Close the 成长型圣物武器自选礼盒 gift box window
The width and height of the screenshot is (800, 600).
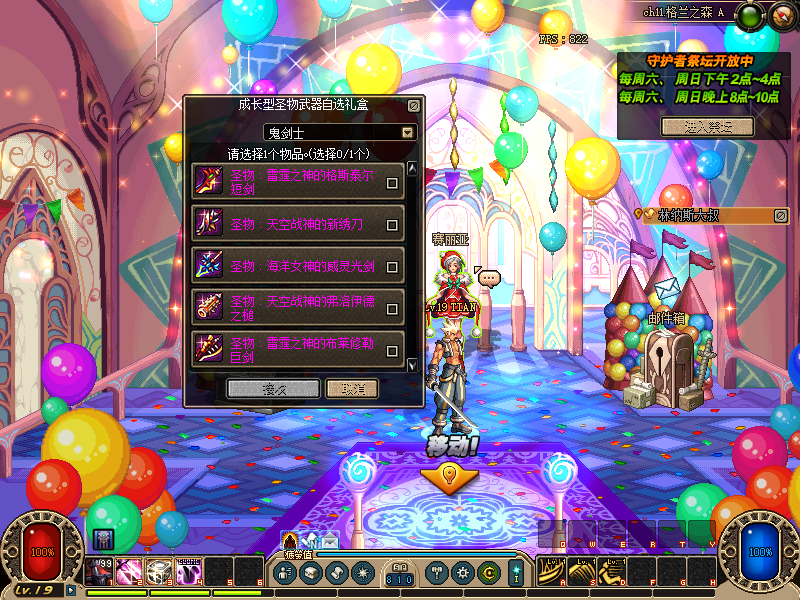(x=414, y=104)
